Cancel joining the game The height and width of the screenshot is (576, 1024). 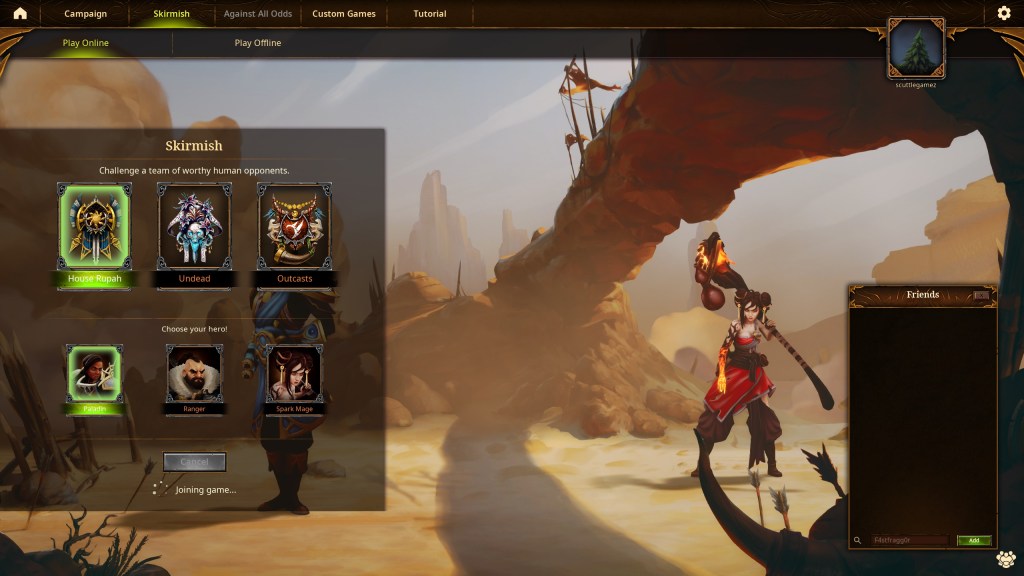195,462
